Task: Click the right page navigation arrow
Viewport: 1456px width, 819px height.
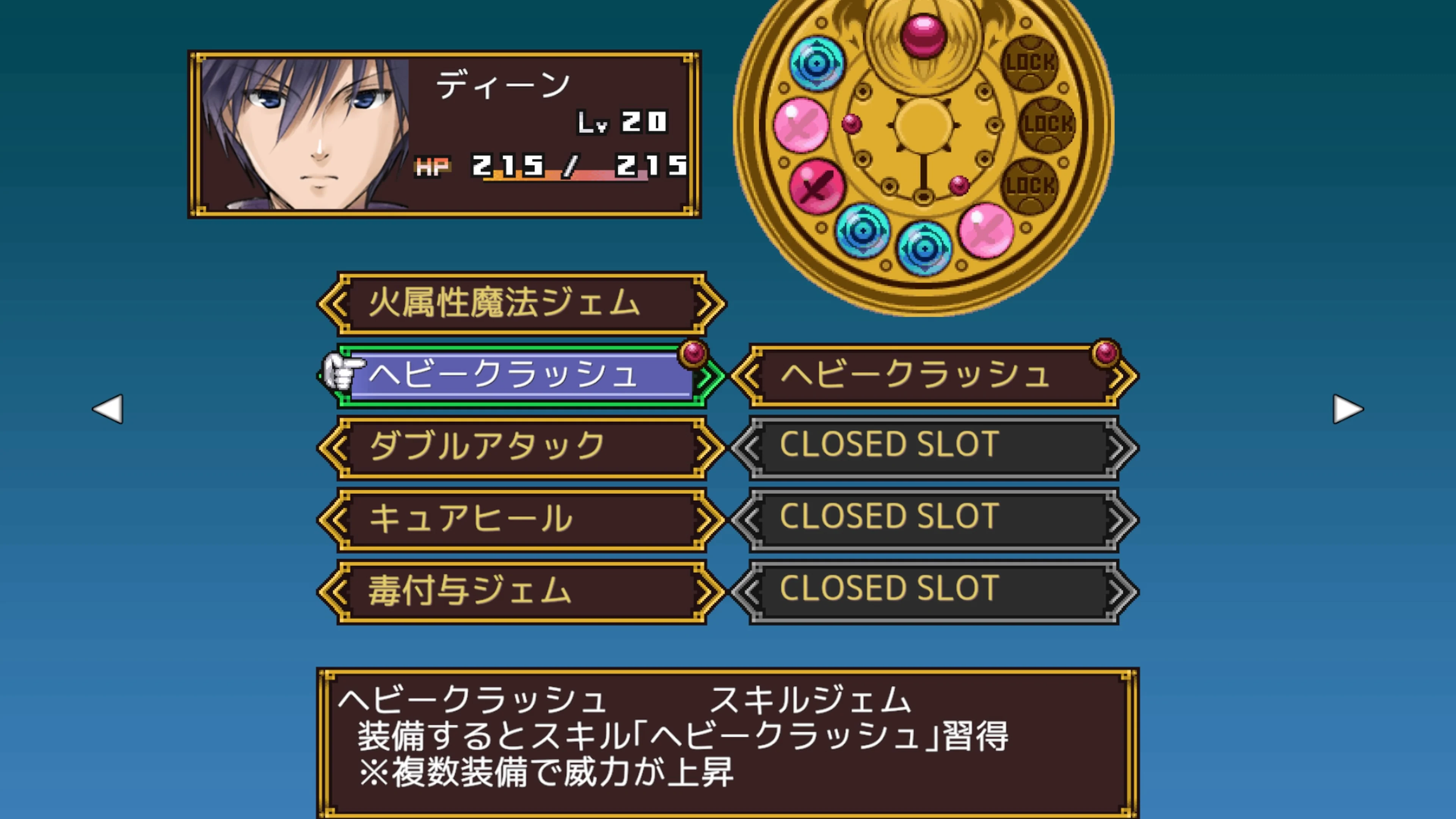Action: pos(1348,409)
